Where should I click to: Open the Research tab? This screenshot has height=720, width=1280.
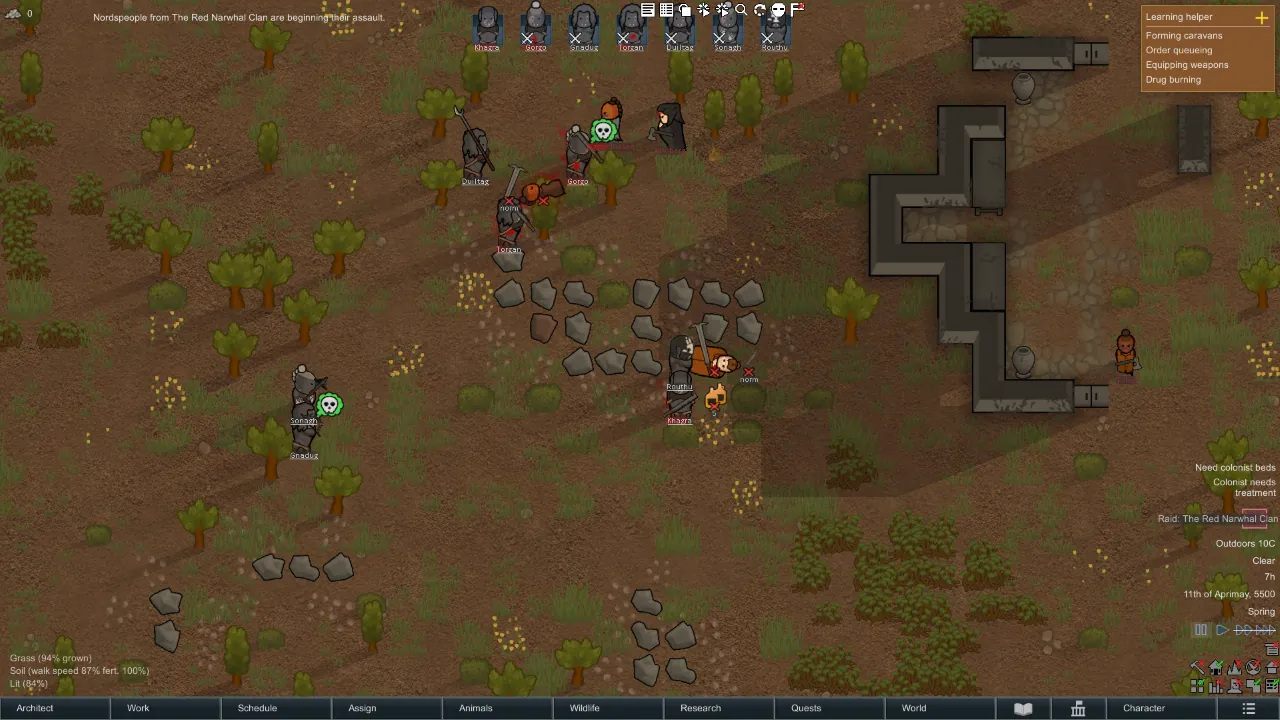[700, 708]
